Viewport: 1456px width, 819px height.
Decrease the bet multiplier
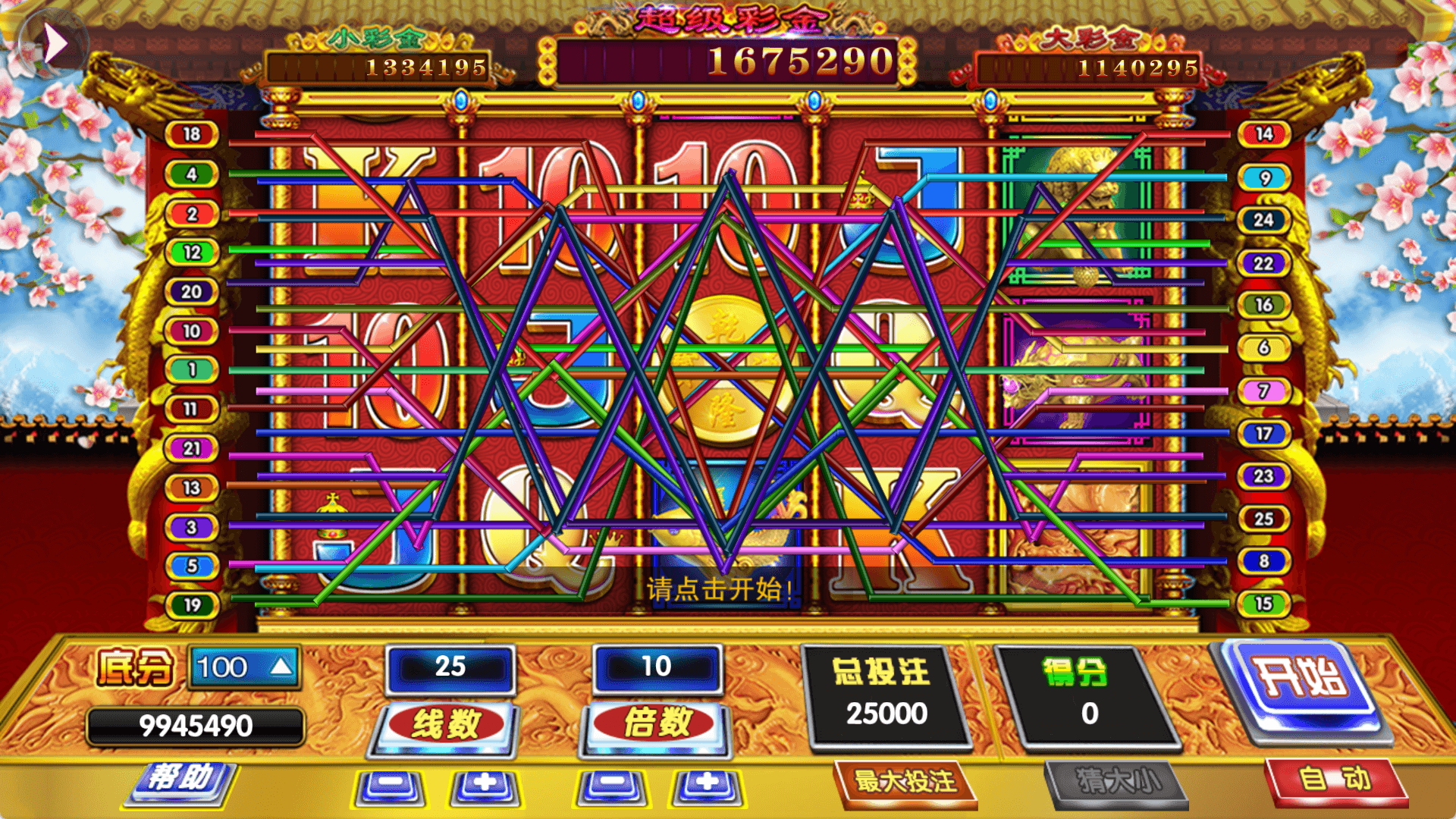611,786
